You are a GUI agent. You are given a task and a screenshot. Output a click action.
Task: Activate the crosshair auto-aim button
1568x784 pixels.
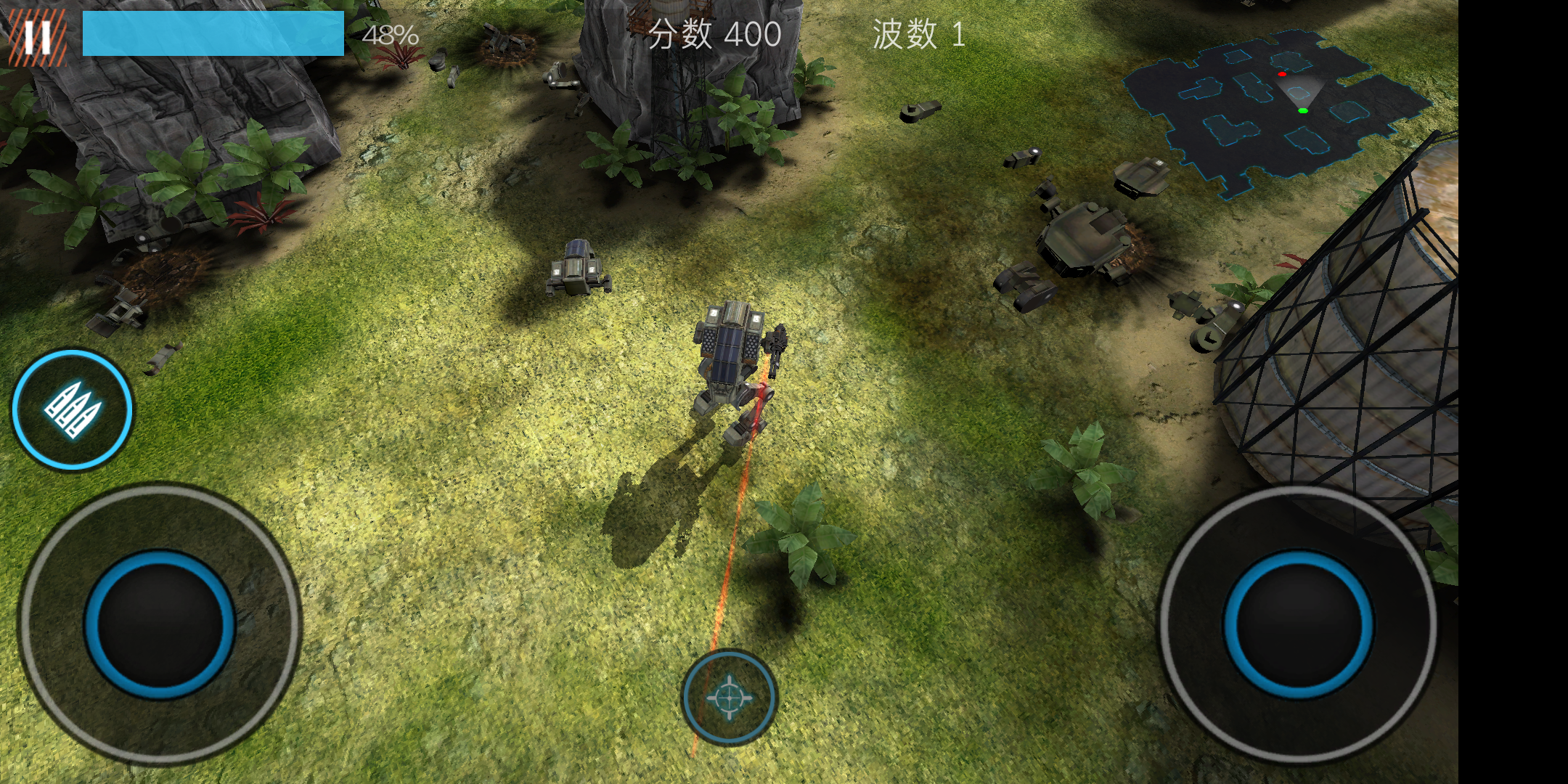tap(730, 697)
